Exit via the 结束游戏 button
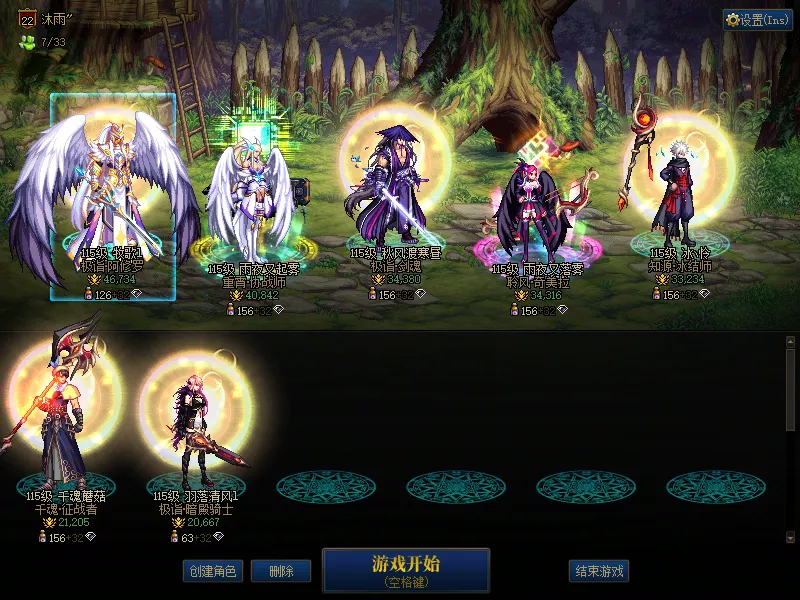Viewport: 800px width, 600px height. coord(600,571)
